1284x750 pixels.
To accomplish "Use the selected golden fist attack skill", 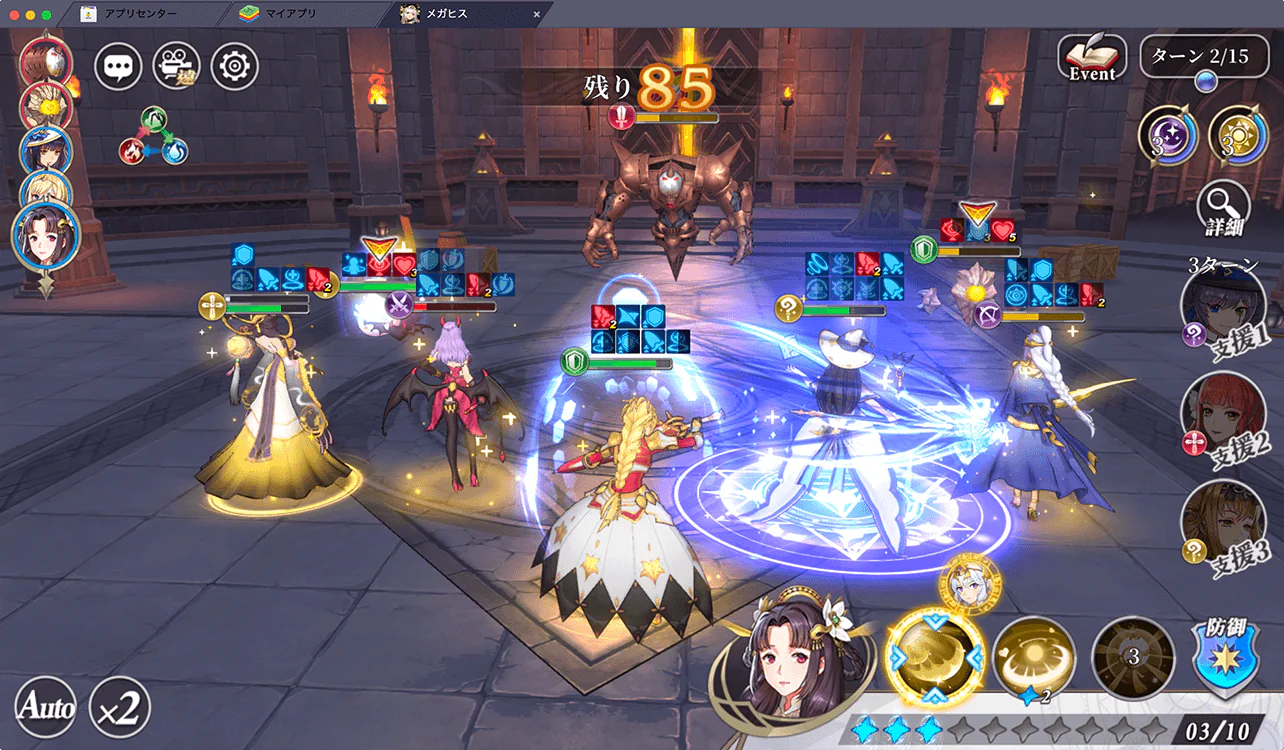I will pos(936,657).
